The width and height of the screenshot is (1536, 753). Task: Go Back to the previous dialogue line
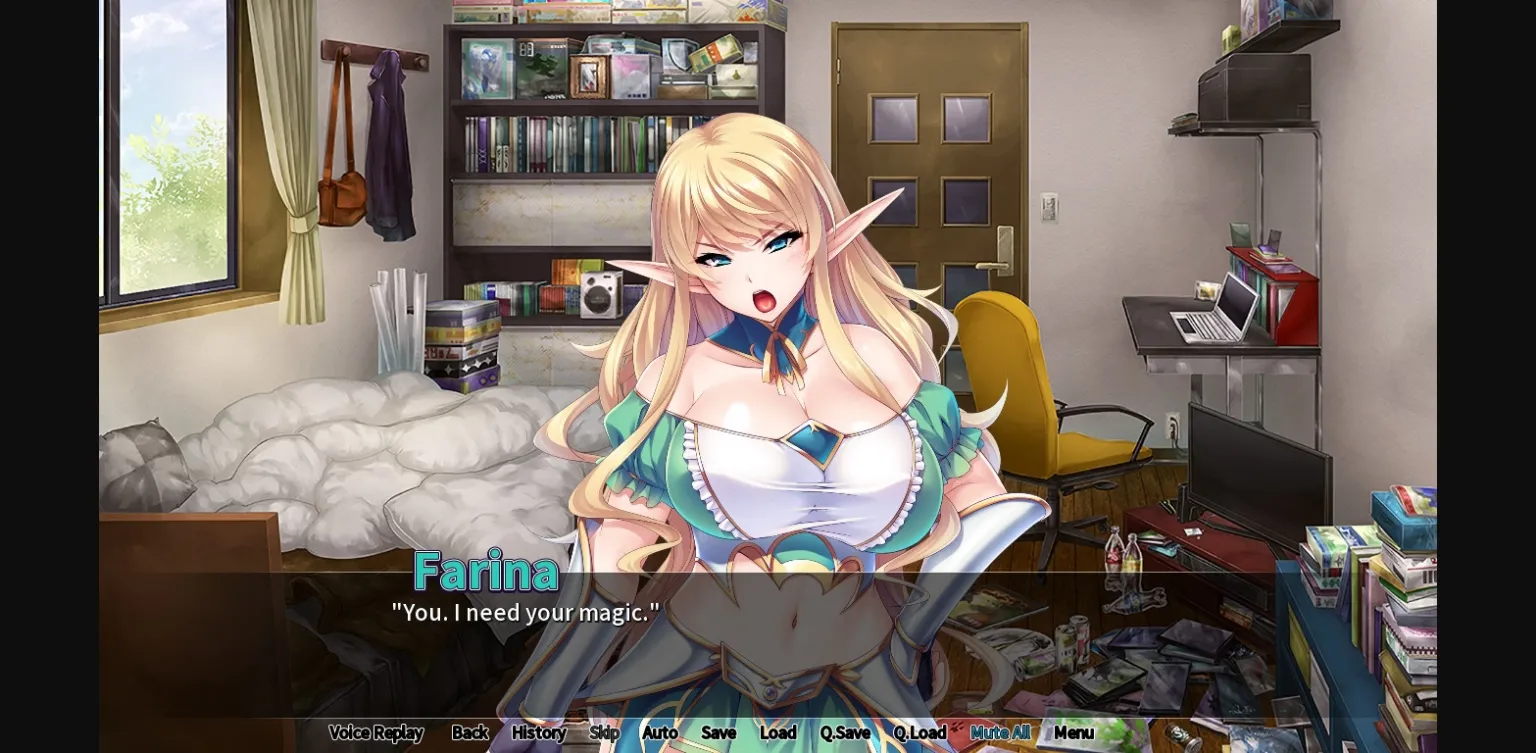click(468, 733)
